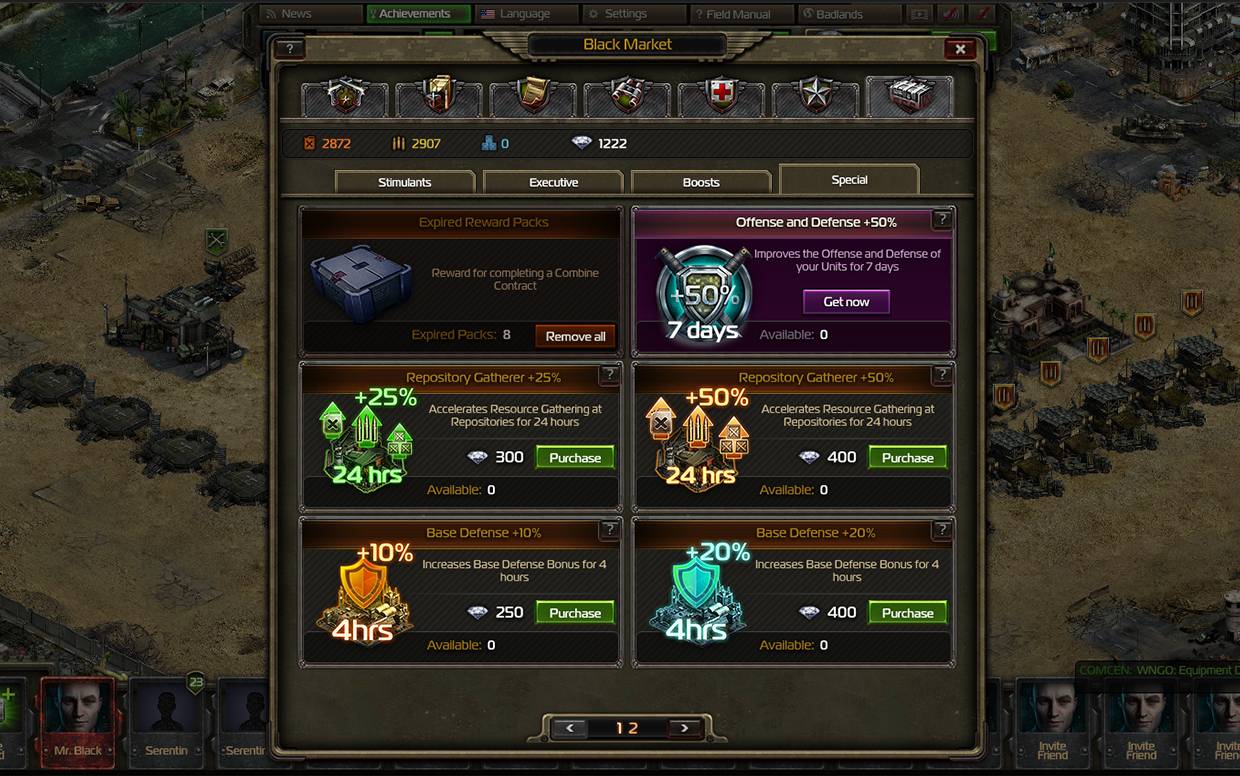Purchase Base Defense +10% for 250
The width and height of the screenshot is (1240, 776).
[x=575, y=612]
